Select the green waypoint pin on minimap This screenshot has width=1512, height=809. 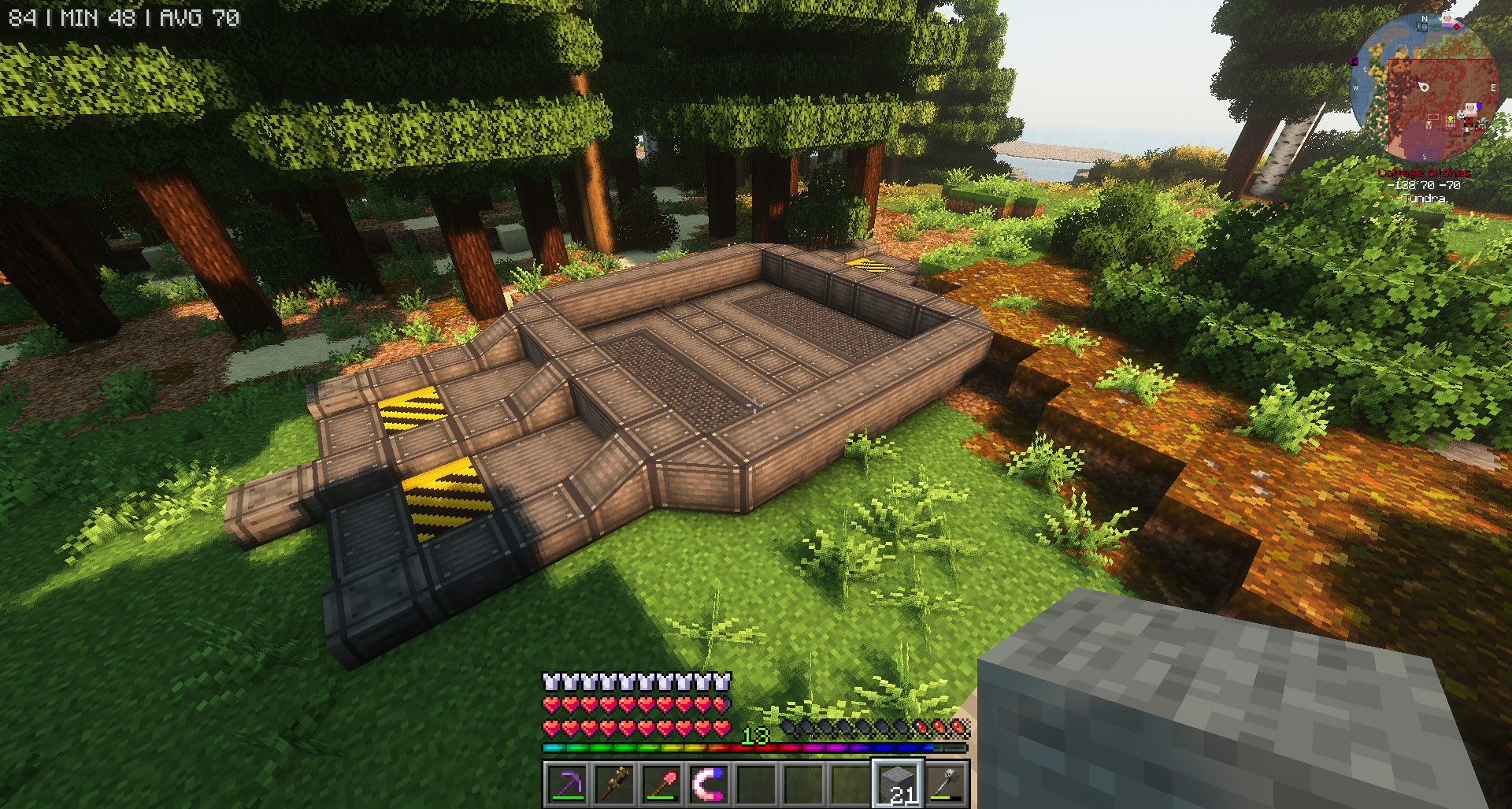[x=1450, y=118]
